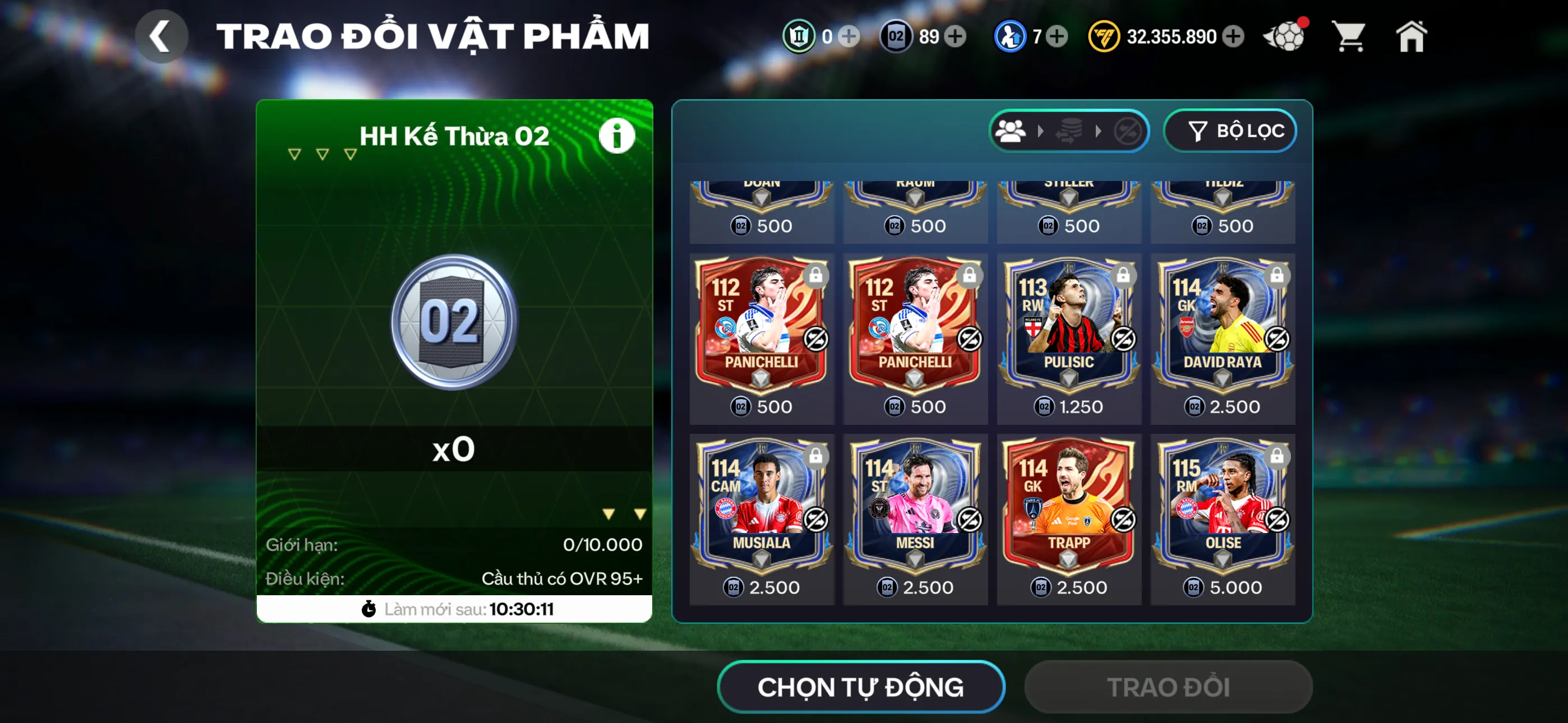Open the BỘ LỌC filter panel

click(x=1230, y=130)
